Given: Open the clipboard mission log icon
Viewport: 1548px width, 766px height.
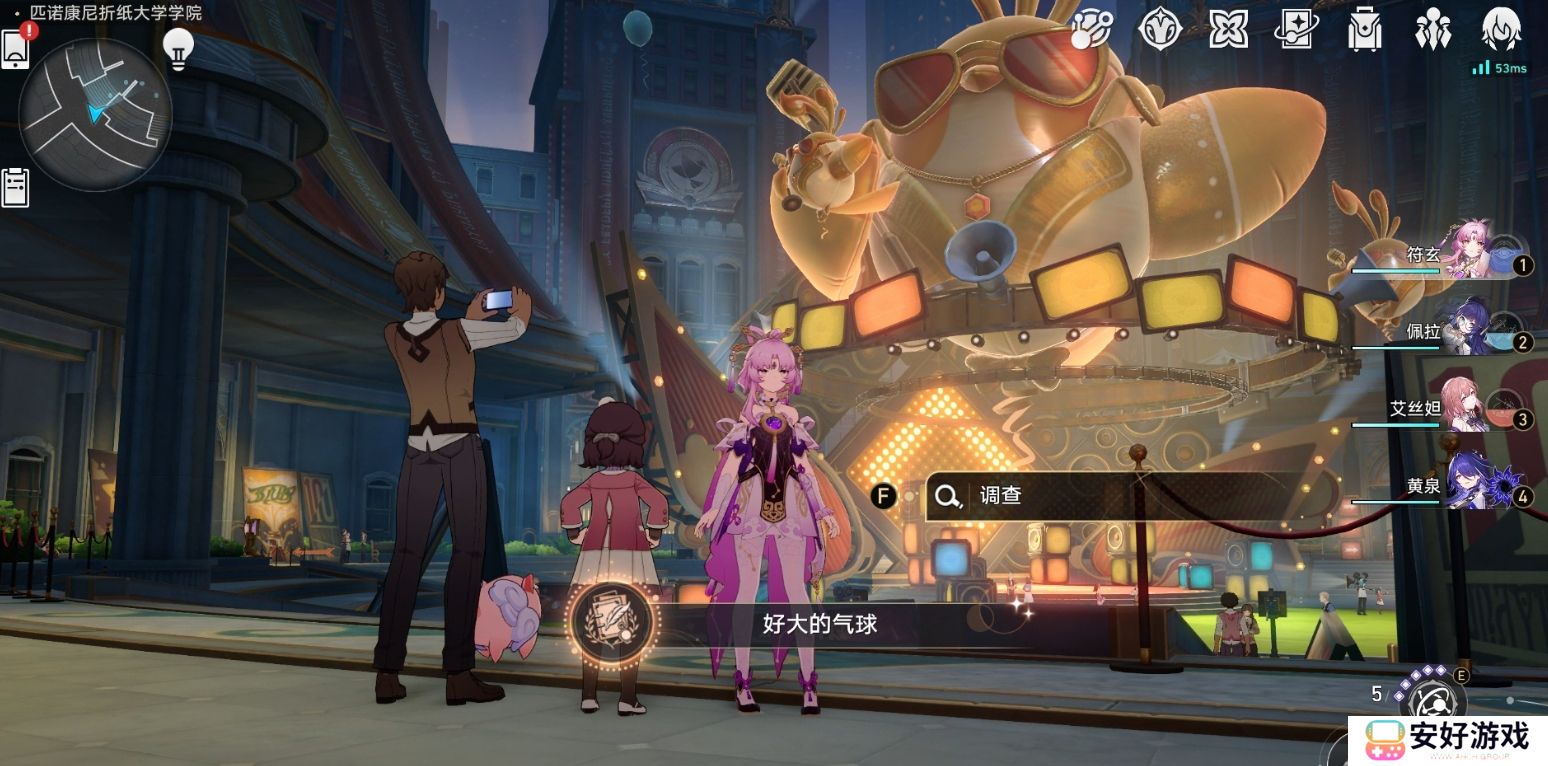Looking at the screenshot, I should 15,187.
